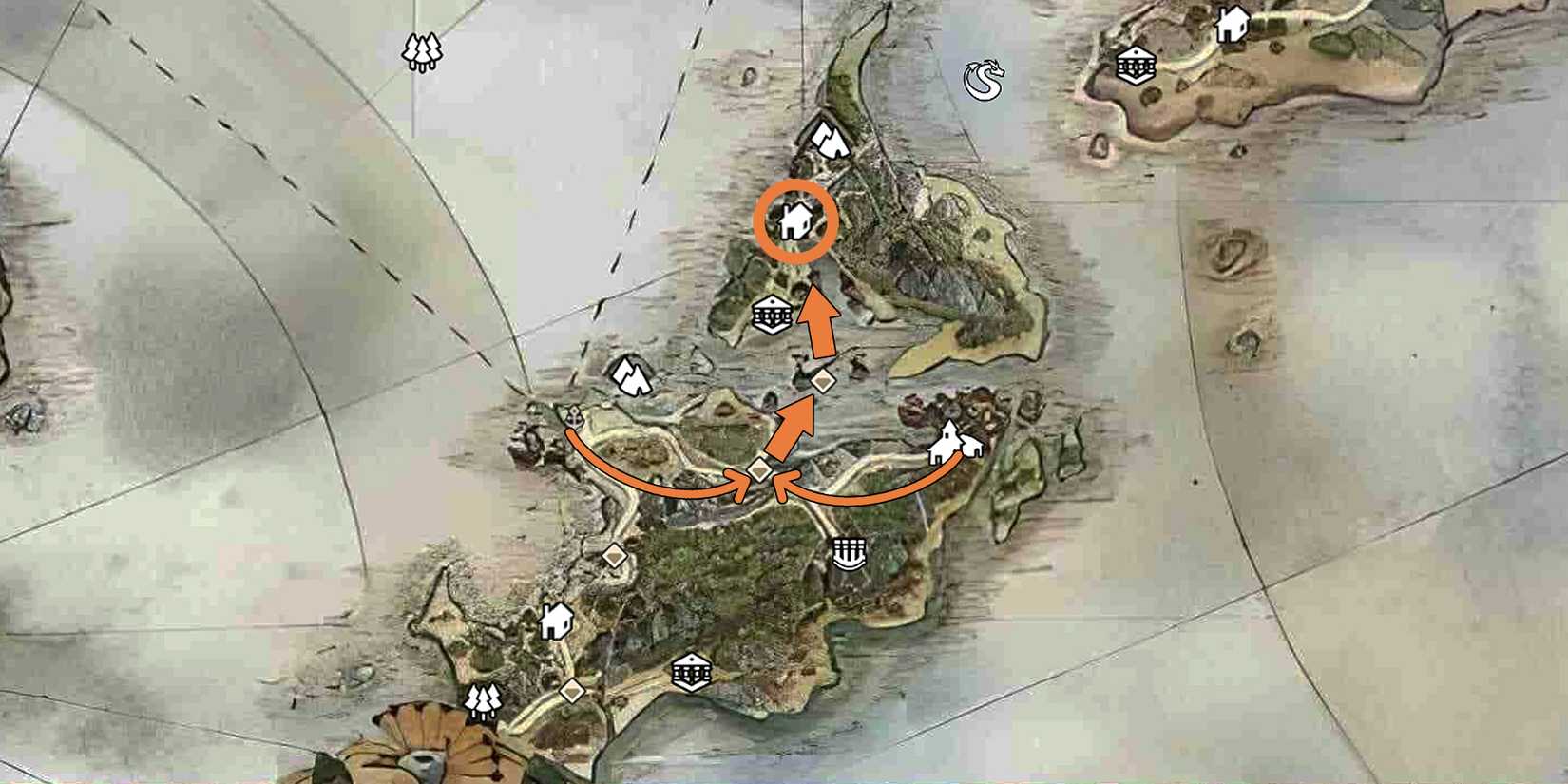
Task: Select the temple marker on the southern landmass
Action: [691, 672]
